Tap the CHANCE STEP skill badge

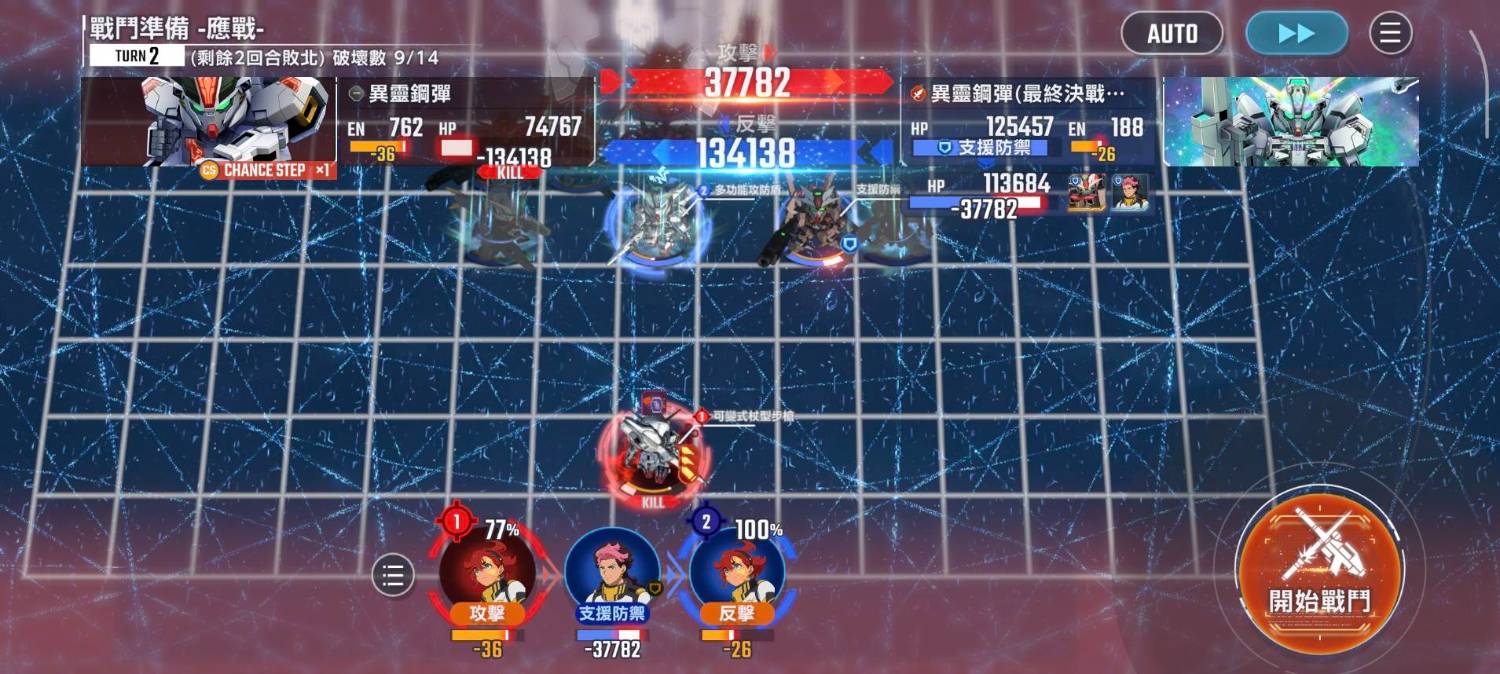pos(265,170)
